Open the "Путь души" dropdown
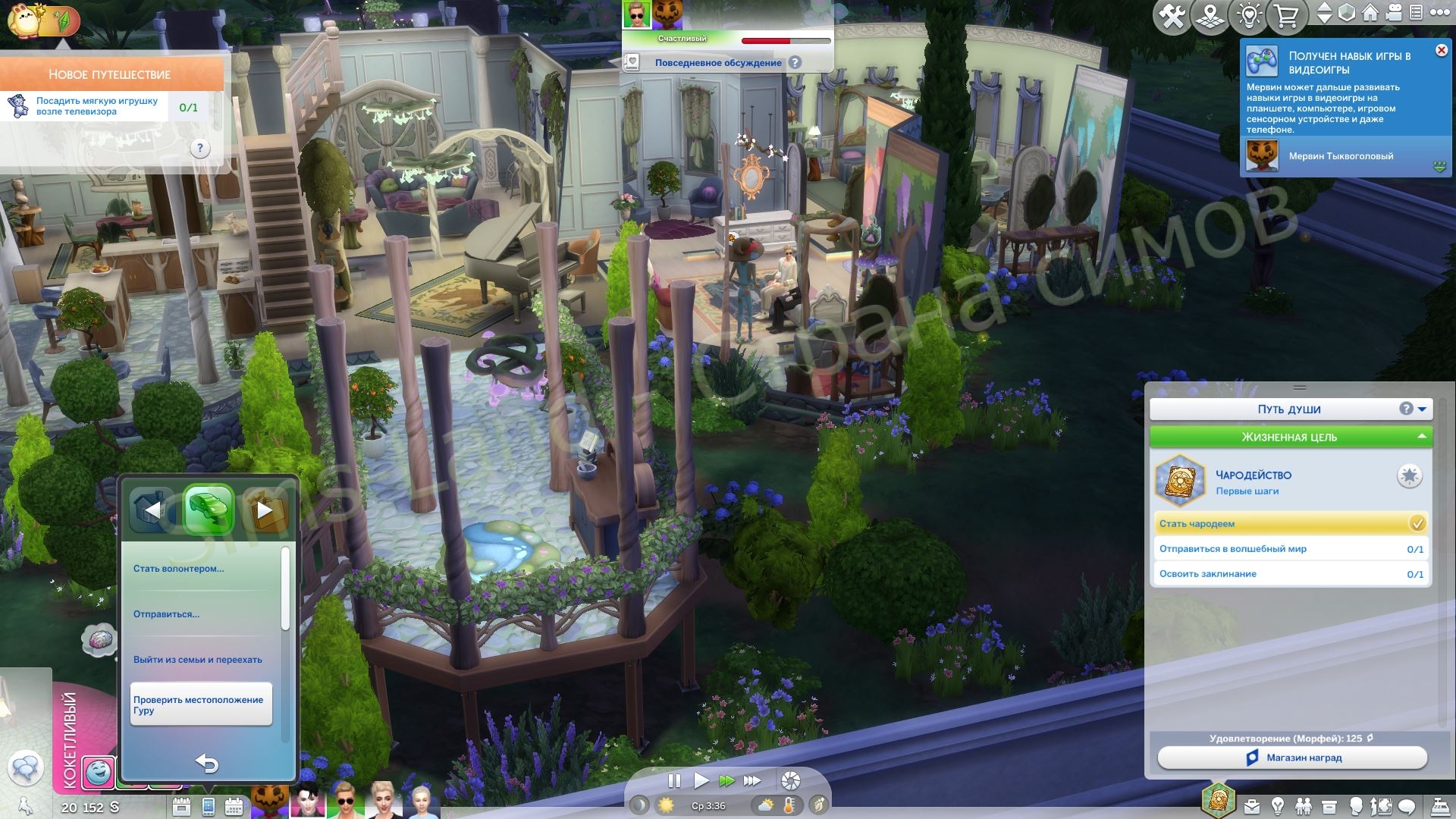The width and height of the screenshot is (1456, 819). [1422, 409]
